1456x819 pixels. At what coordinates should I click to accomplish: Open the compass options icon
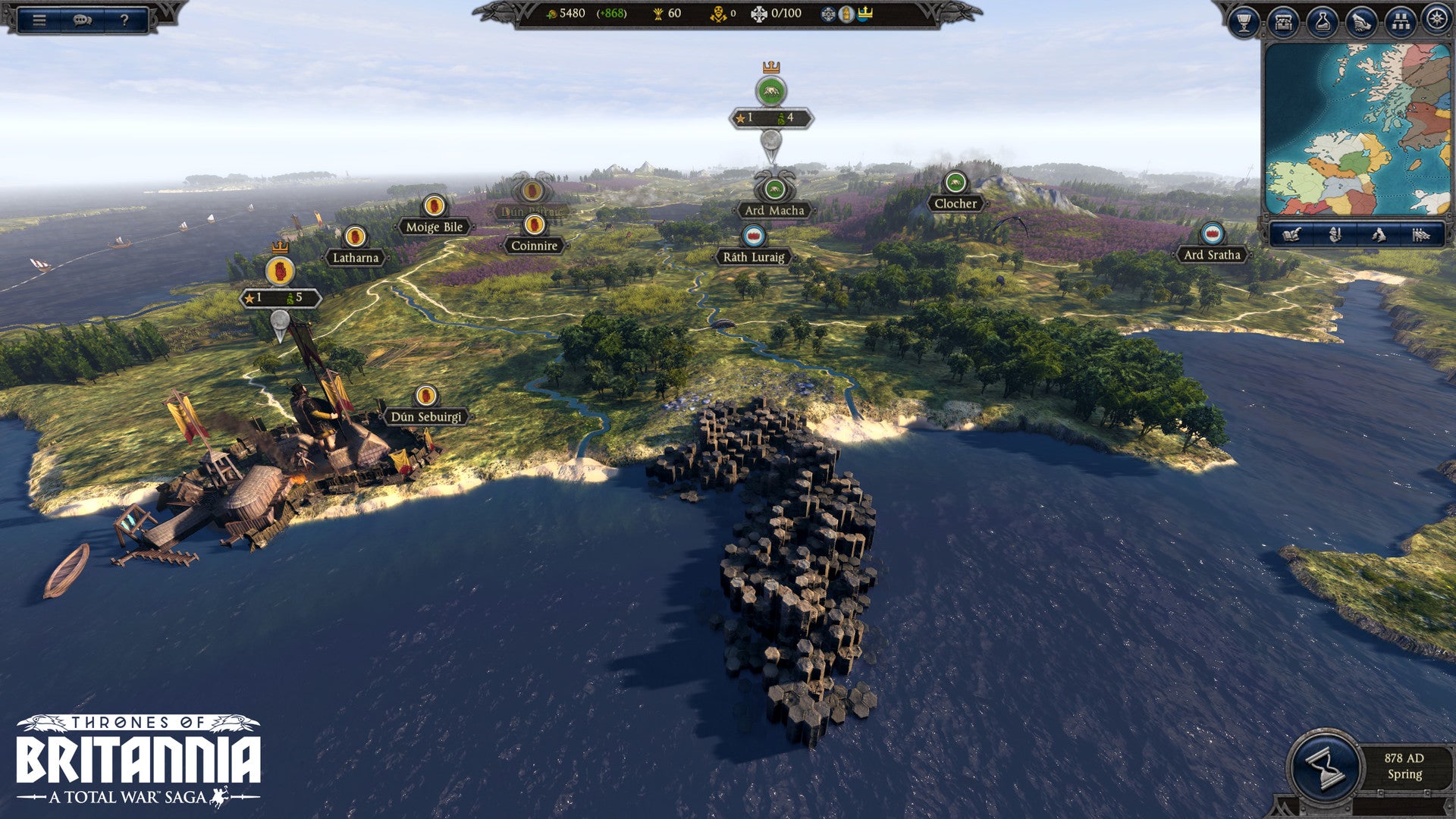coord(1437,21)
